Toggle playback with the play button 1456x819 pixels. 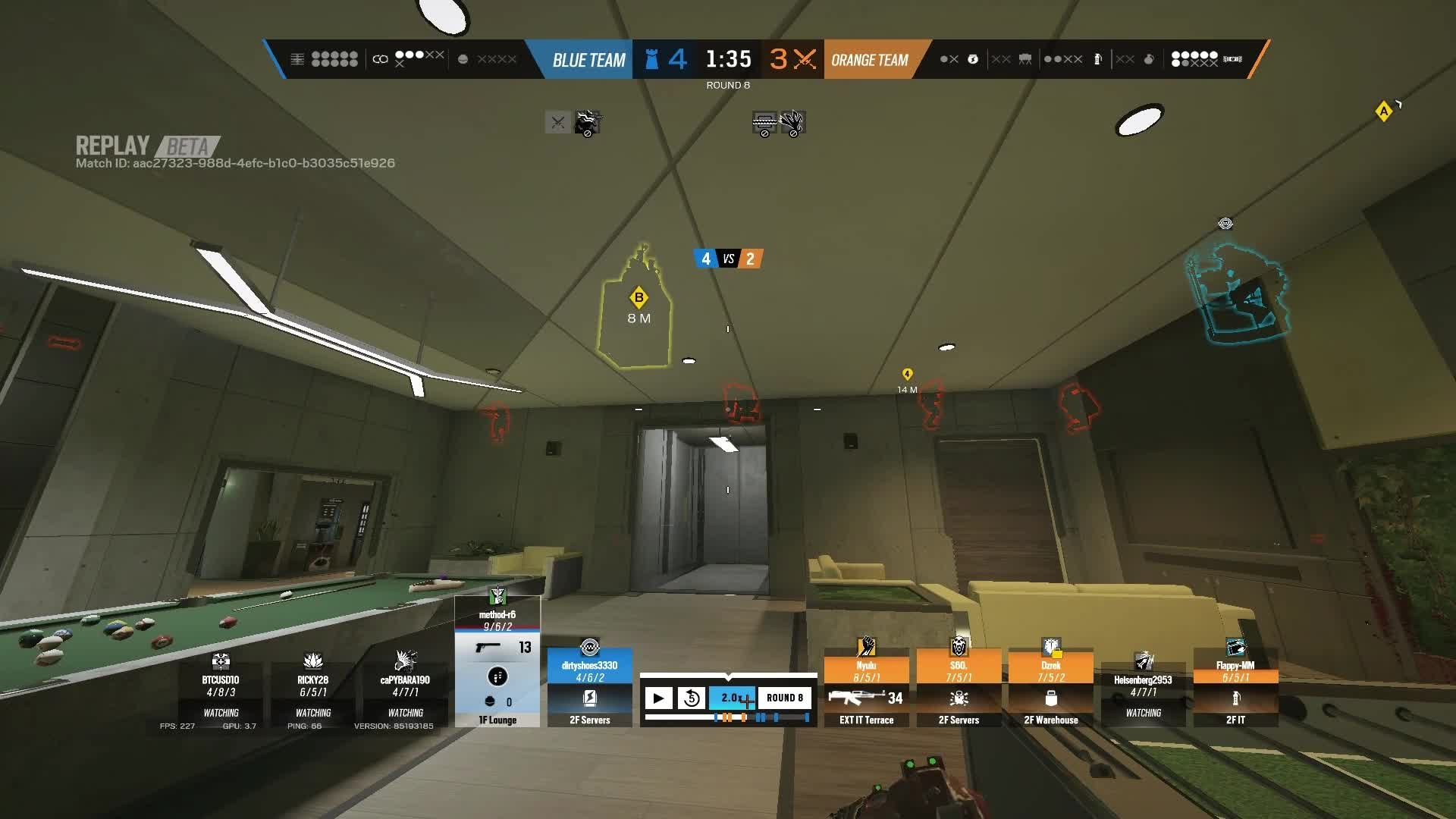[658, 698]
